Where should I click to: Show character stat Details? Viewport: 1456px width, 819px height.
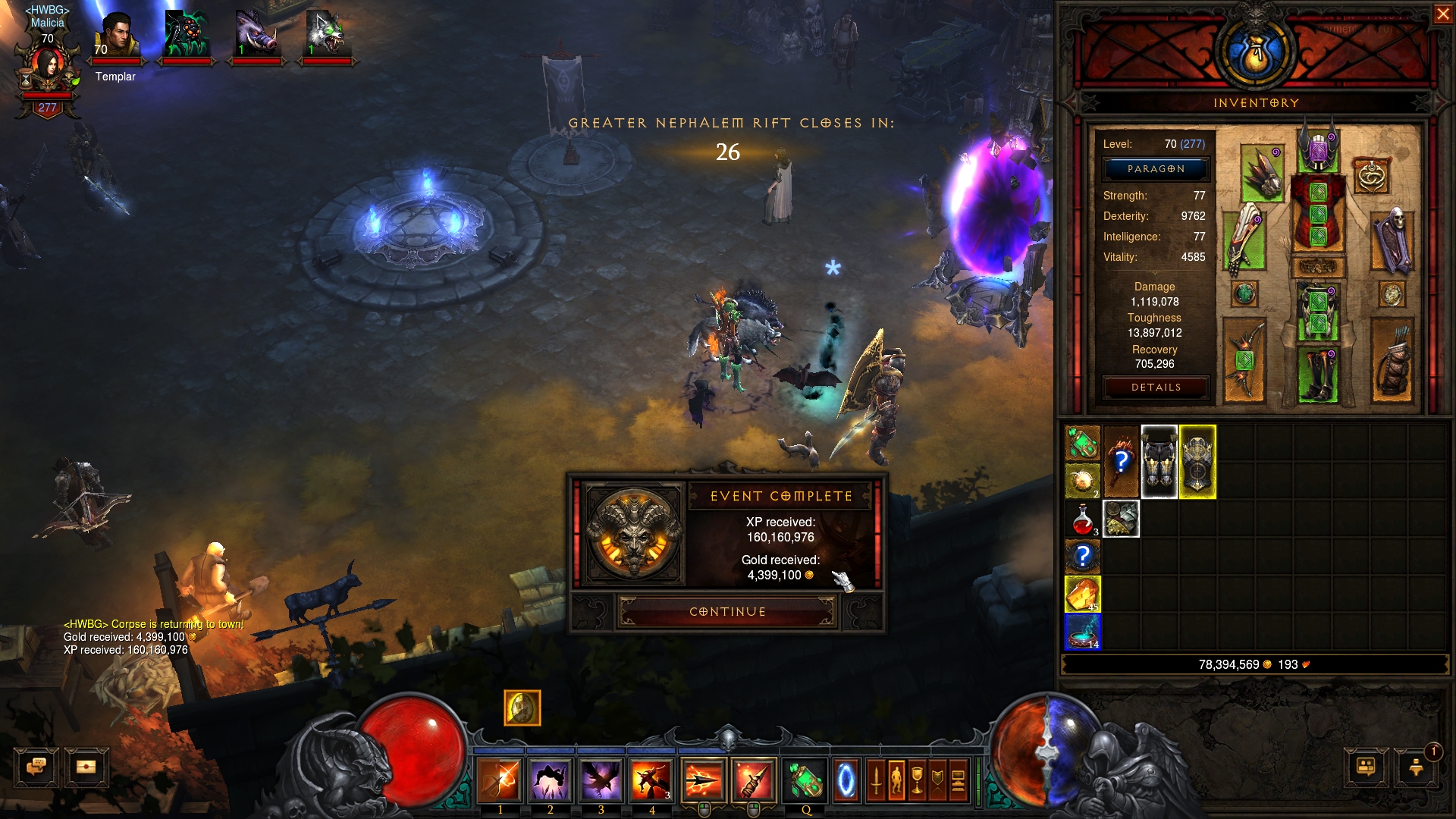tap(1156, 388)
